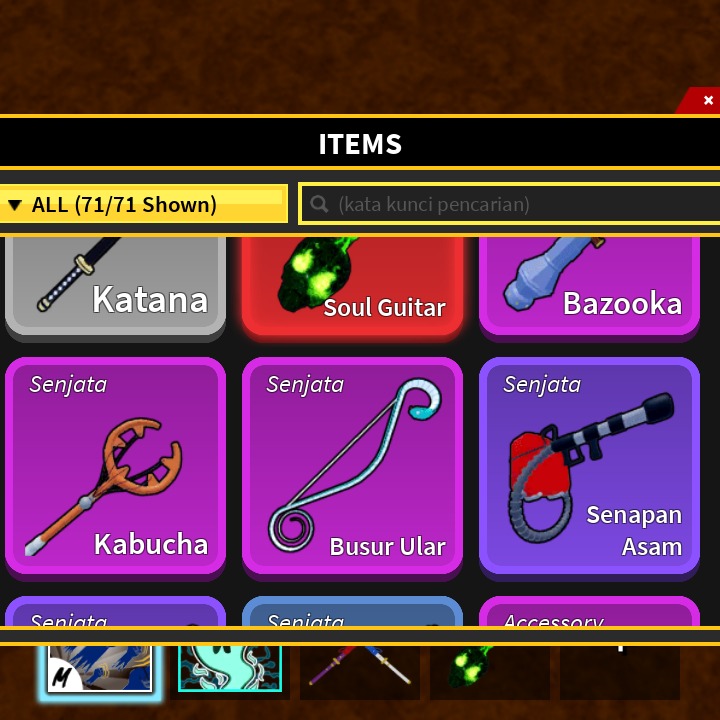Select the Busur Ular bow tile
The height and width of the screenshot is (720, 720).
[x=352, y=466]
